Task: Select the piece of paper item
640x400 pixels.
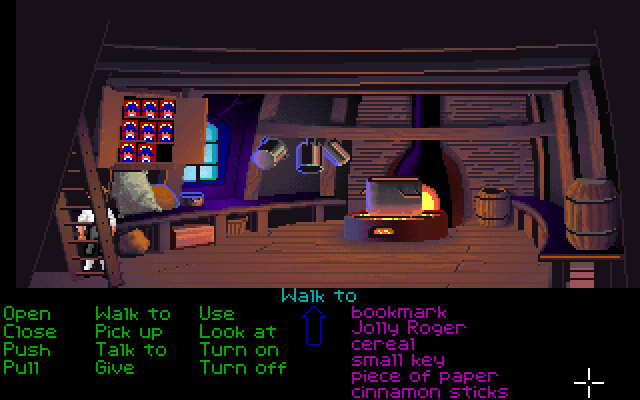Action: point(424,376)
